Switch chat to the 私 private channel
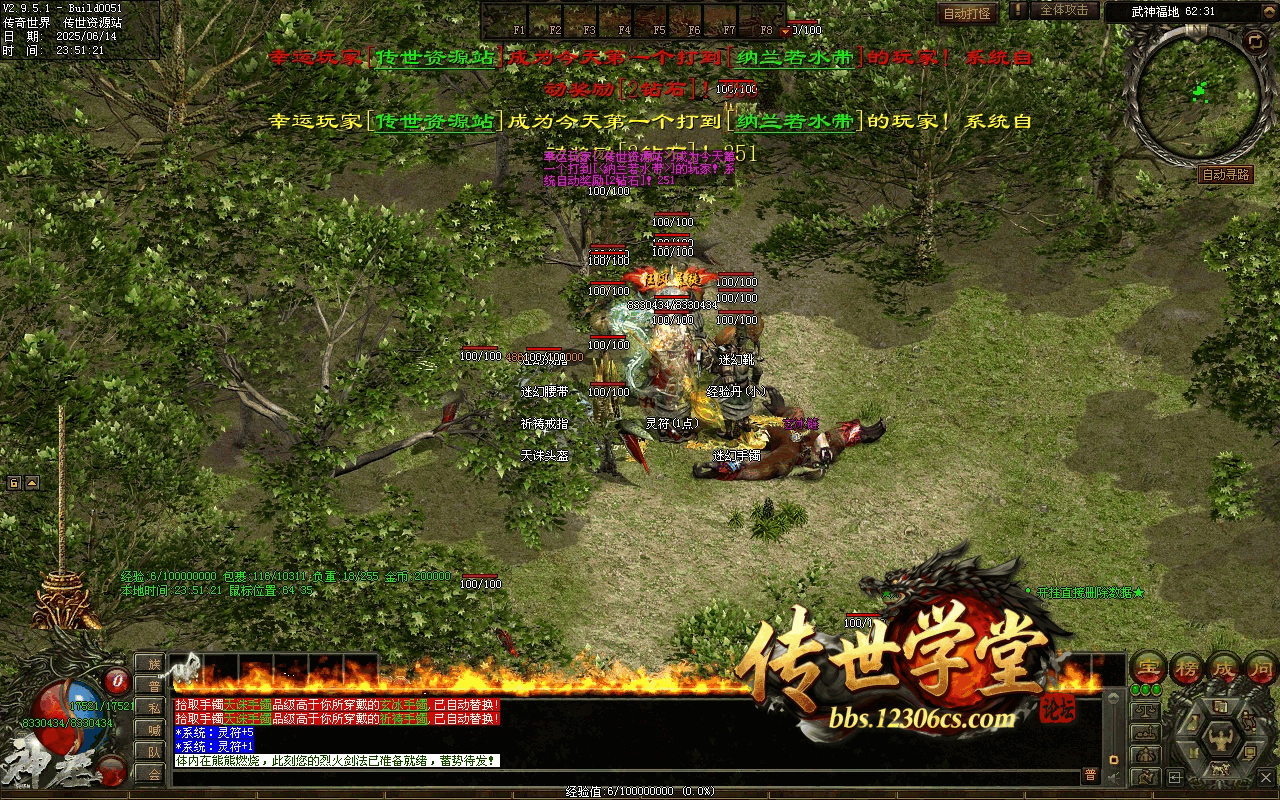Screen dimensions: 1280x800 [x=154, y=708]
